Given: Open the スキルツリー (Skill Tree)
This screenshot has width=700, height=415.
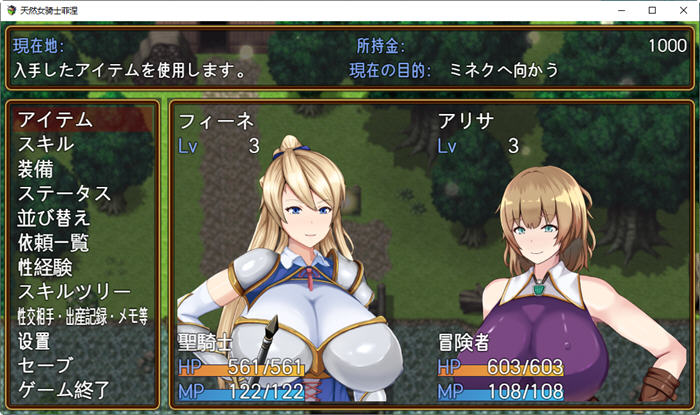Looking at the screenshot, I should 75,292.
